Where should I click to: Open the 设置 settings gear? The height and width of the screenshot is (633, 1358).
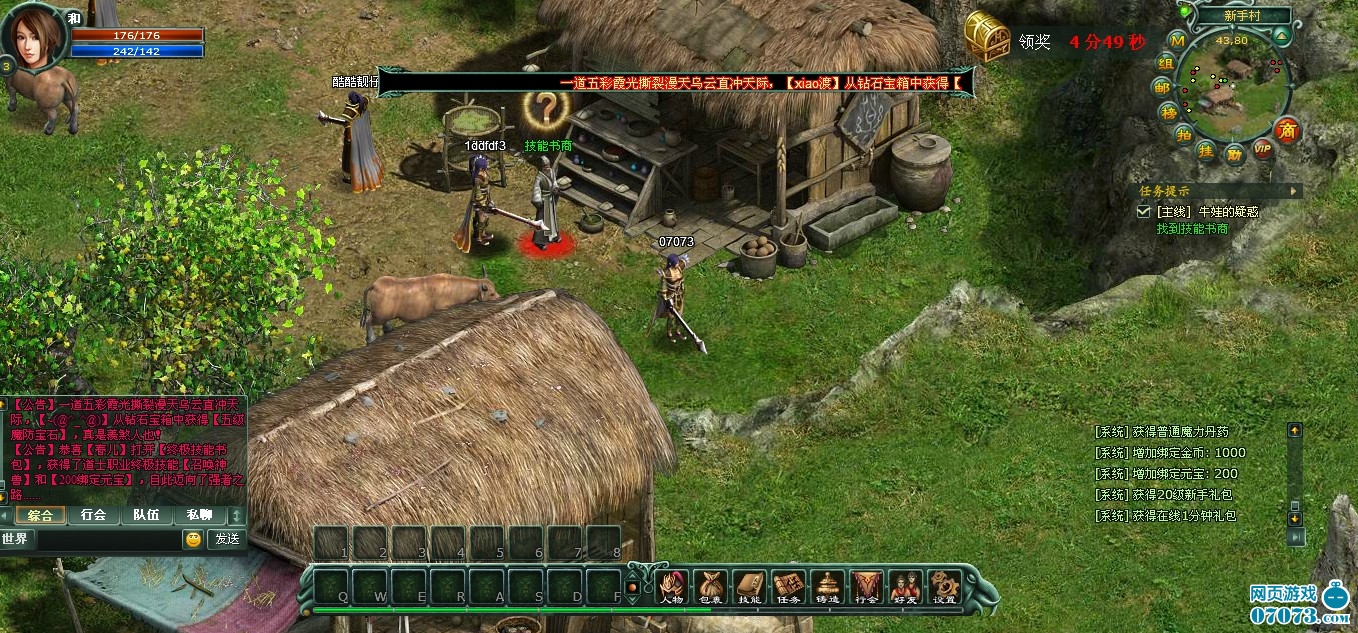coord(944,585)
